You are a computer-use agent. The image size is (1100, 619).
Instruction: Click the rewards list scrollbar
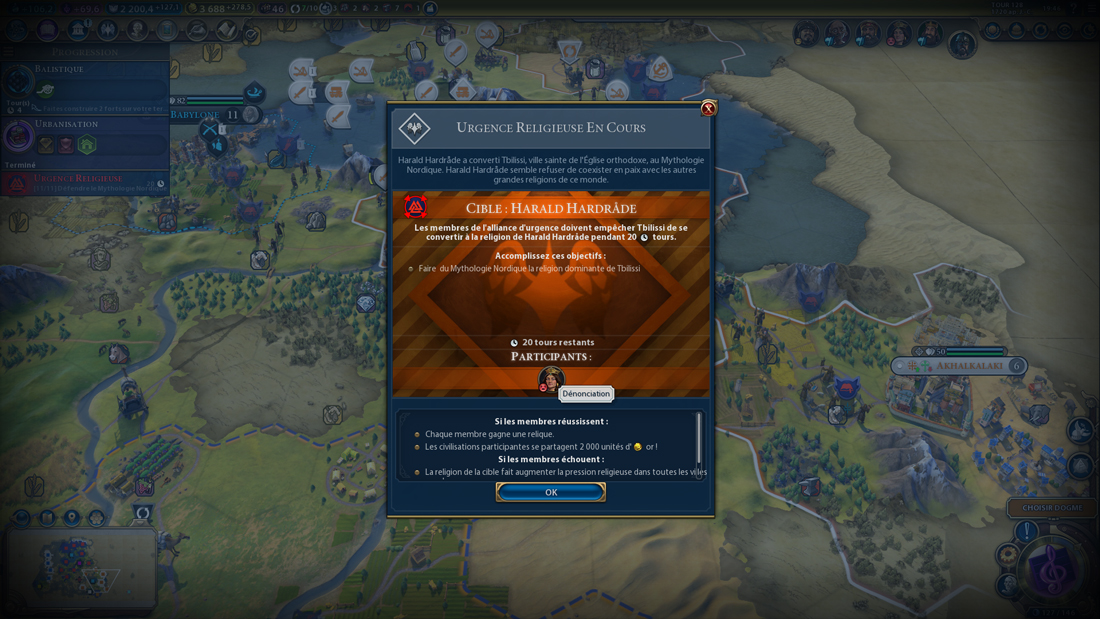click(x=699, y=437)
